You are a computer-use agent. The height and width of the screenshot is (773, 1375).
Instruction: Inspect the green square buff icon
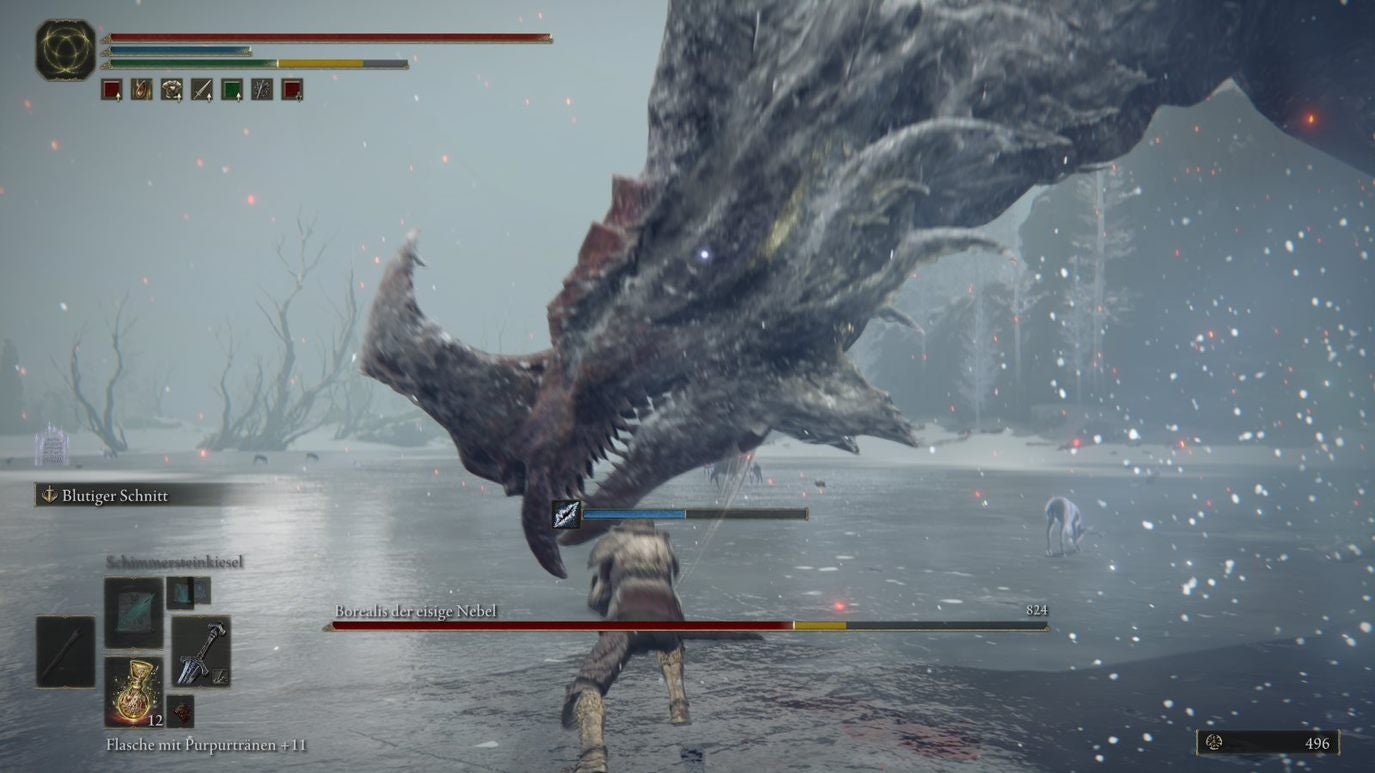click(x=232, y=90)
